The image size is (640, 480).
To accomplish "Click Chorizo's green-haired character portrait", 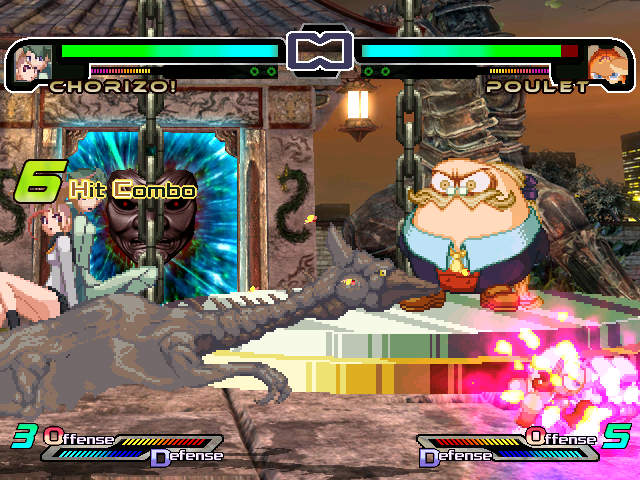I will [x=31, y=61].
